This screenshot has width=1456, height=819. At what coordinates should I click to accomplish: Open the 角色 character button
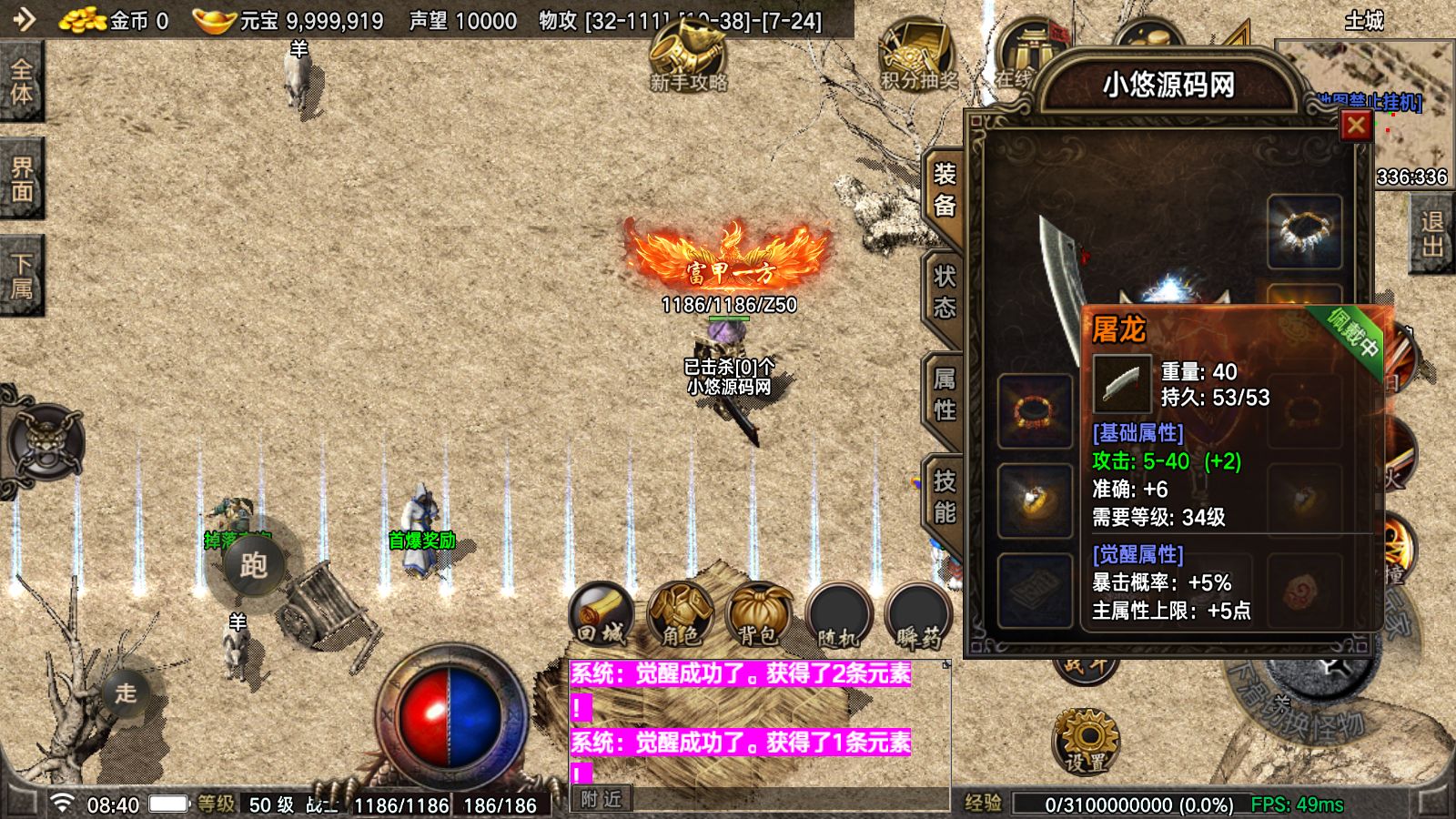pyautogui.click(x=680, y=615)
